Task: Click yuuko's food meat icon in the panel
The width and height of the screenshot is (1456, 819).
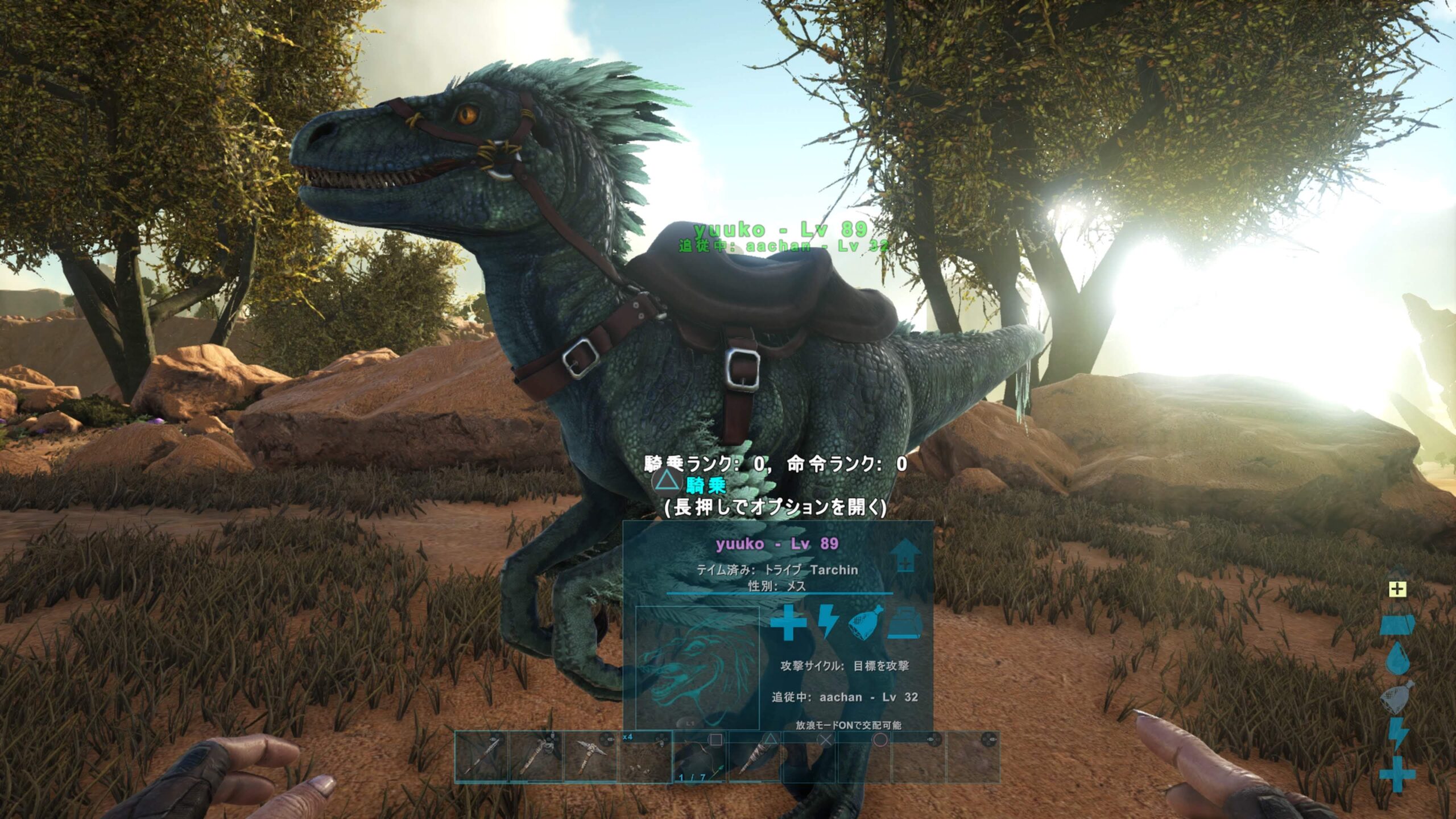Action: point(867,622)
